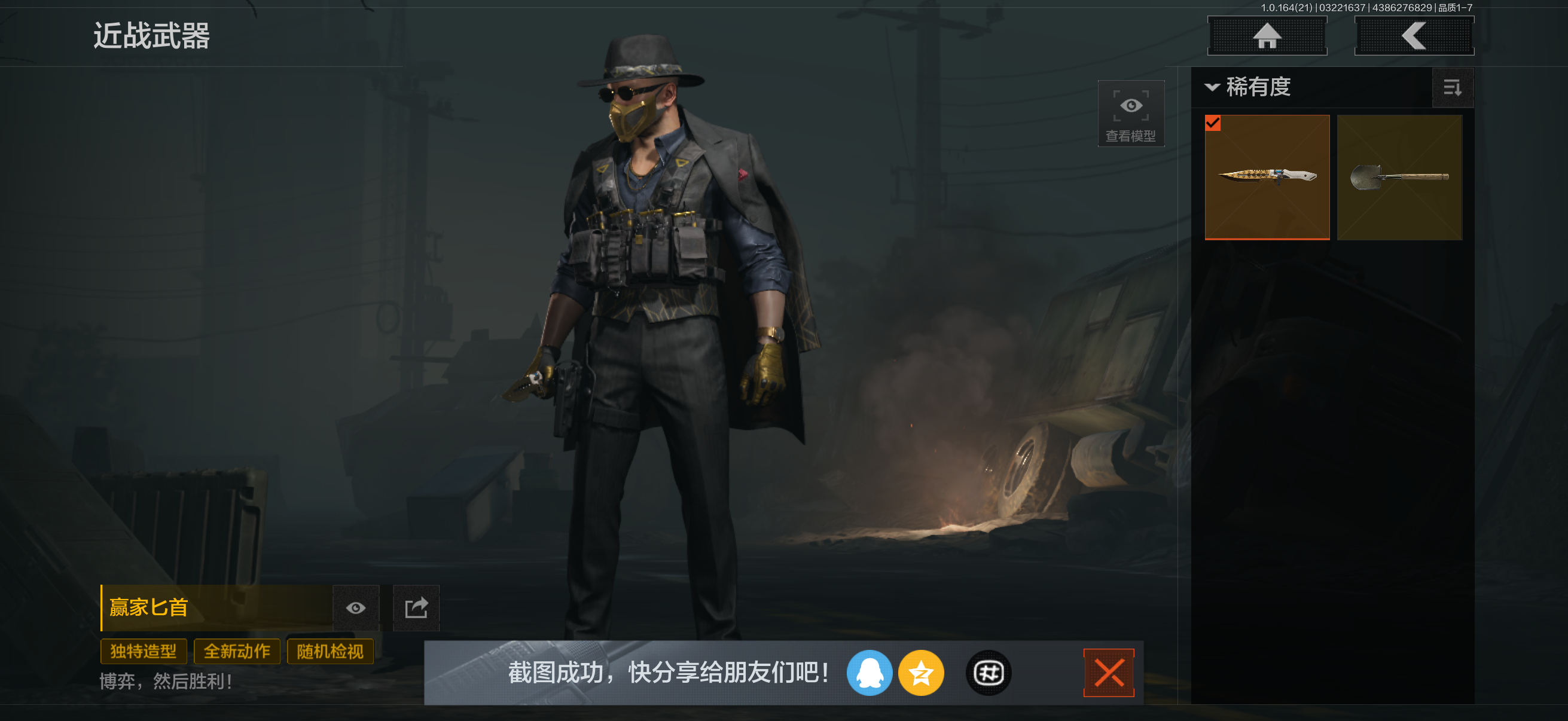Screen dimensions: 1568x721
Task: Return home with the house icon
Action: pos(1267,35)
